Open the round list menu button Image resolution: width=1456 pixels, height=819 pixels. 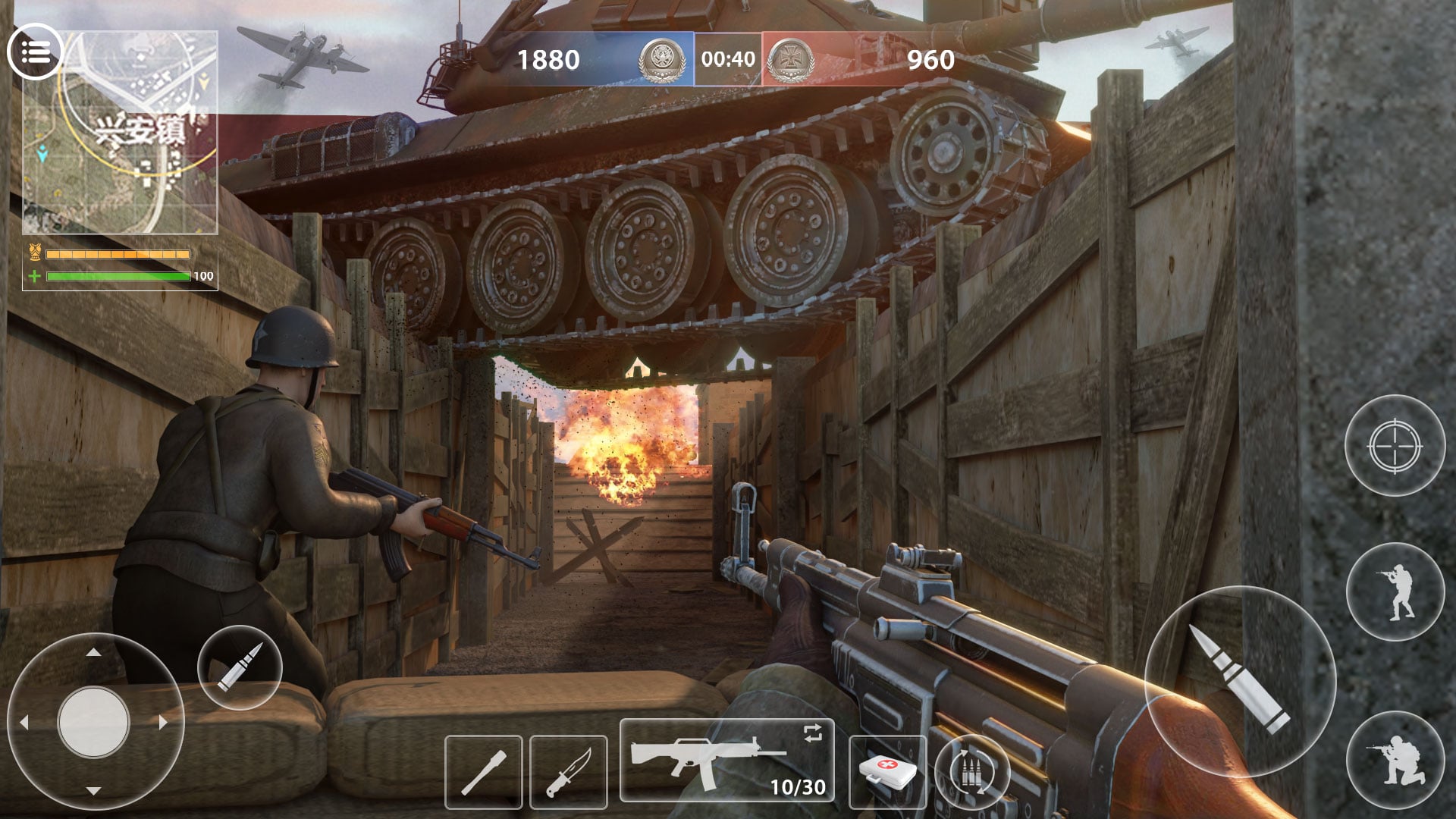click(35, 52)
